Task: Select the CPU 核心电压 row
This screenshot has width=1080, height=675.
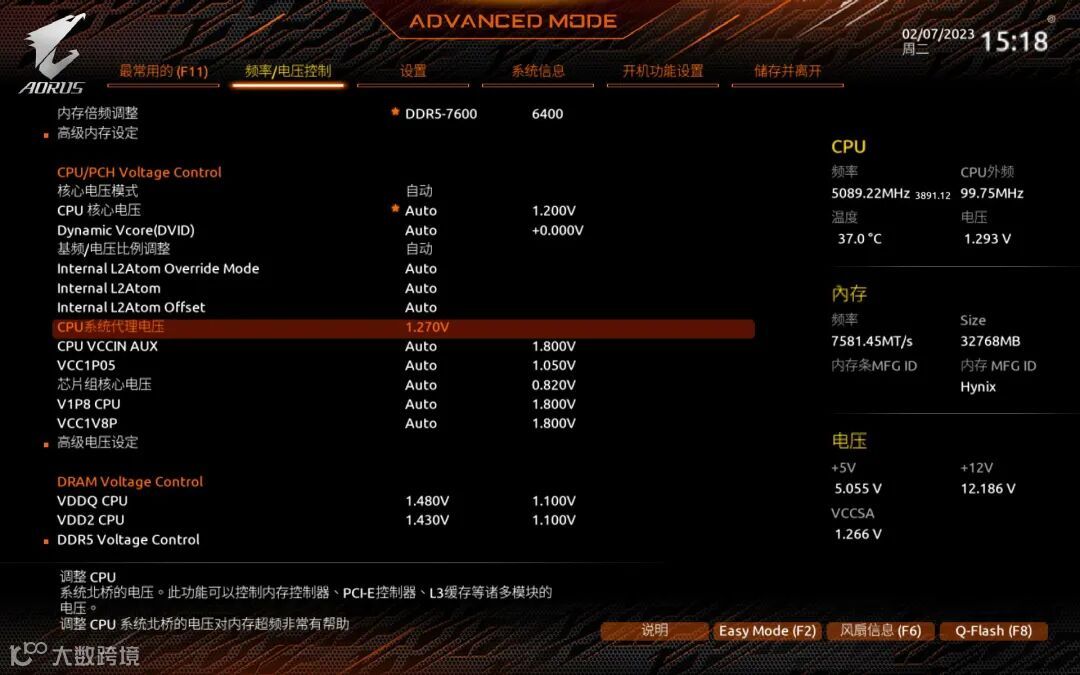Action: tap(99, 211)
